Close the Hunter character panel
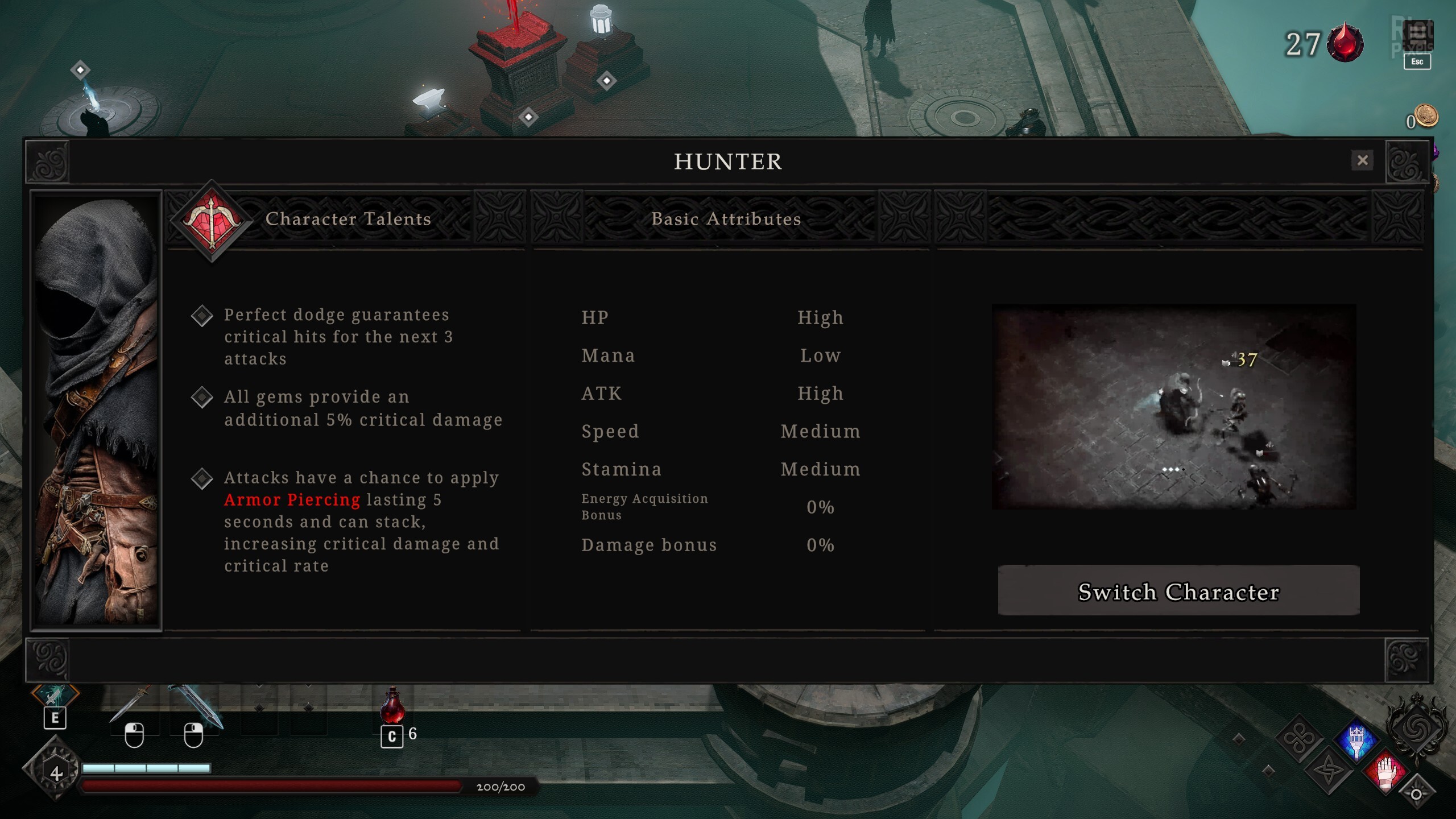The width and height of the screenshot is (1456, 819). 1362,160
